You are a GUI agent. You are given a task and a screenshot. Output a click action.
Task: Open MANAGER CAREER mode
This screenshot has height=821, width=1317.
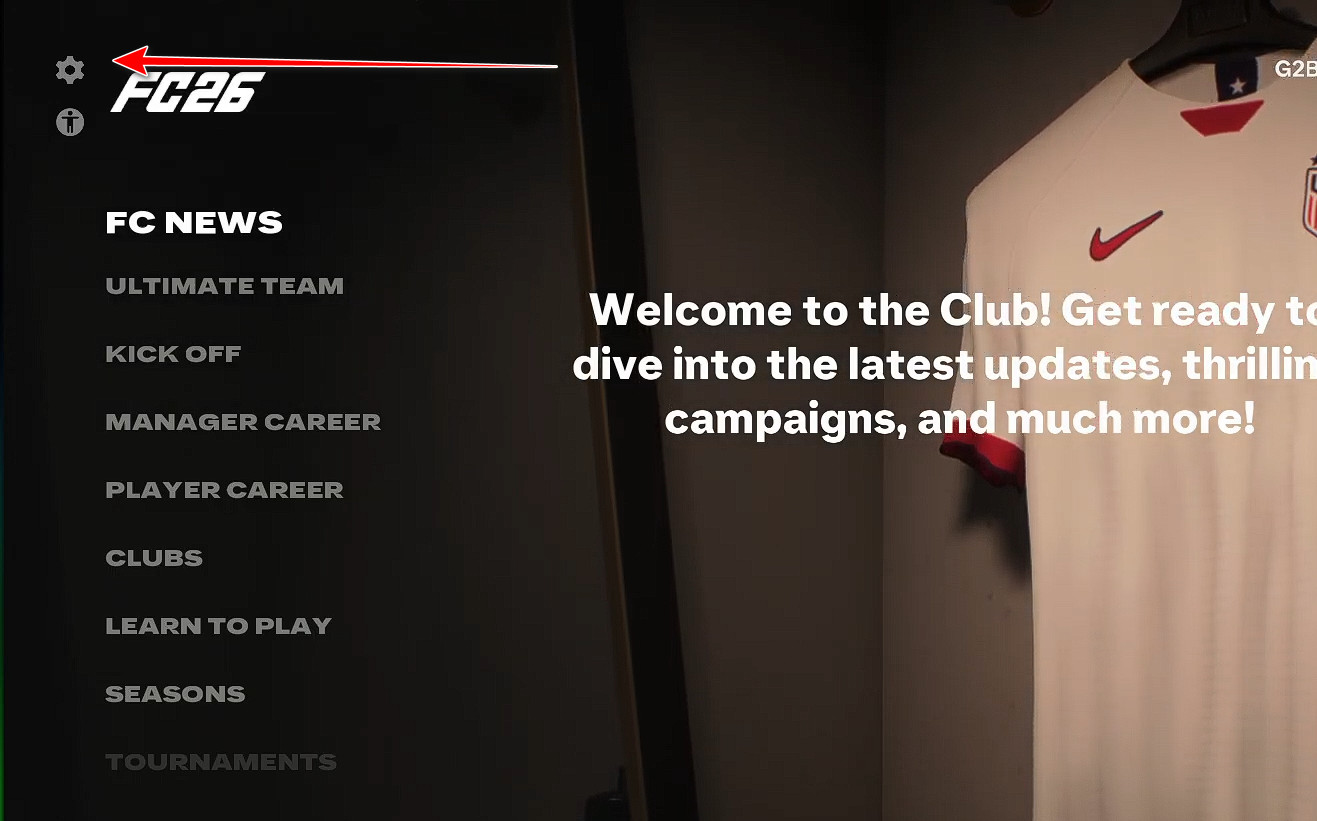[x=243, y=421]
